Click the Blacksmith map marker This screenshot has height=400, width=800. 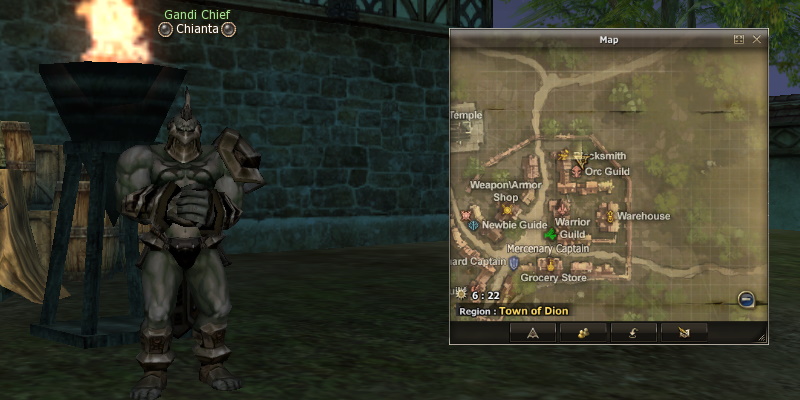coord(564,155)
